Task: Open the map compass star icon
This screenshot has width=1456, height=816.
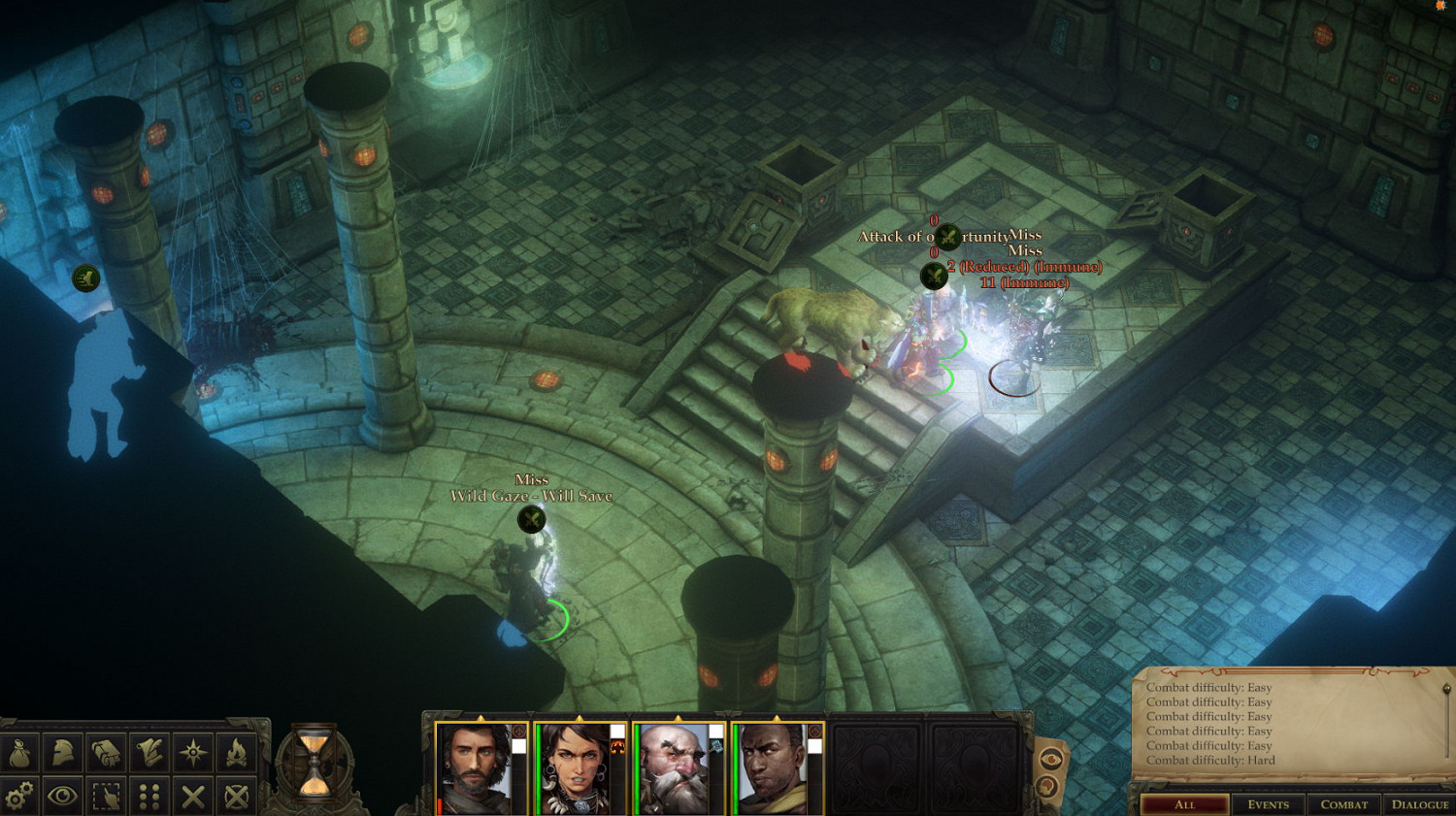Action: pos(193,753)
